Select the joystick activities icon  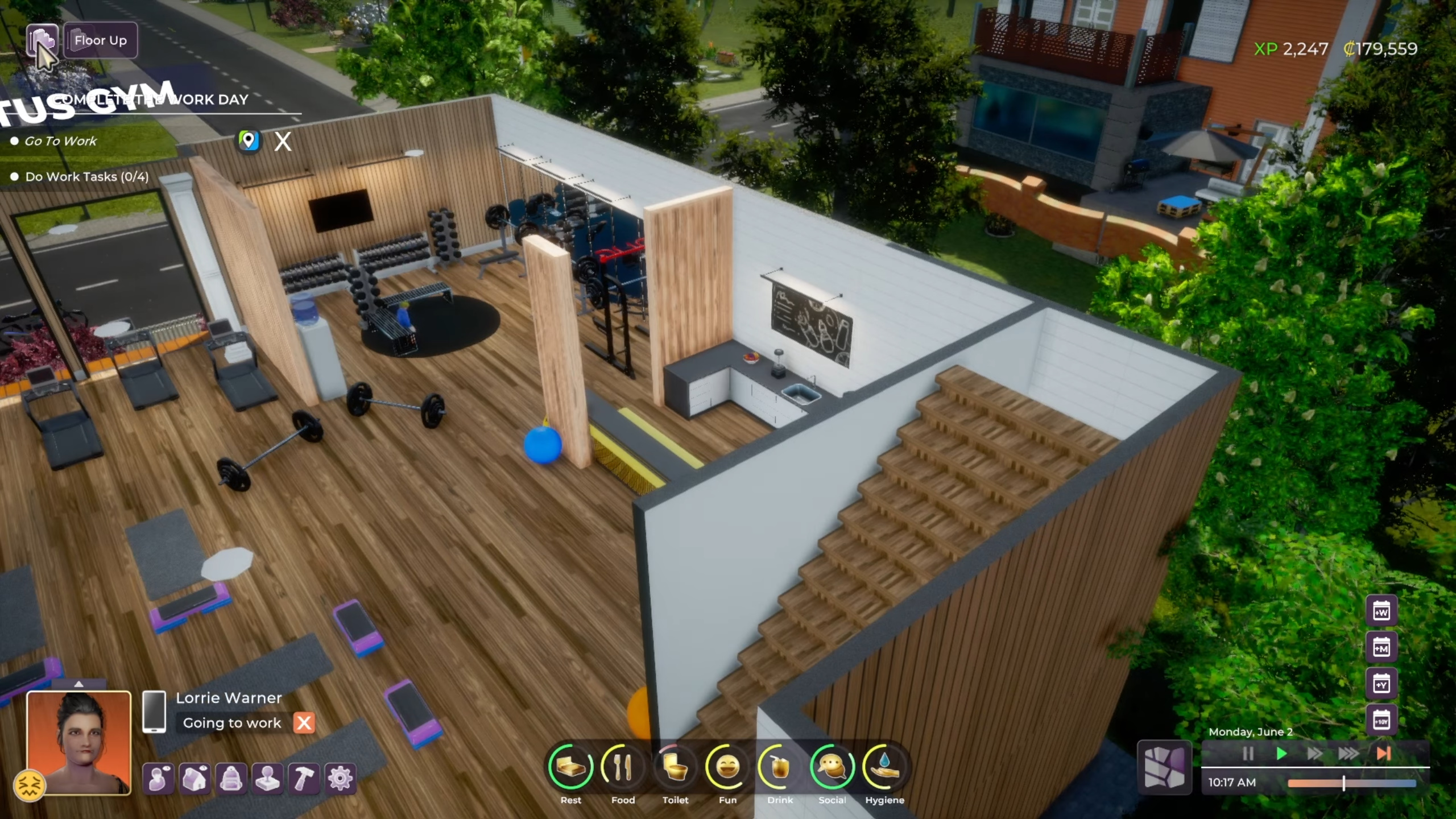(268, 779)
